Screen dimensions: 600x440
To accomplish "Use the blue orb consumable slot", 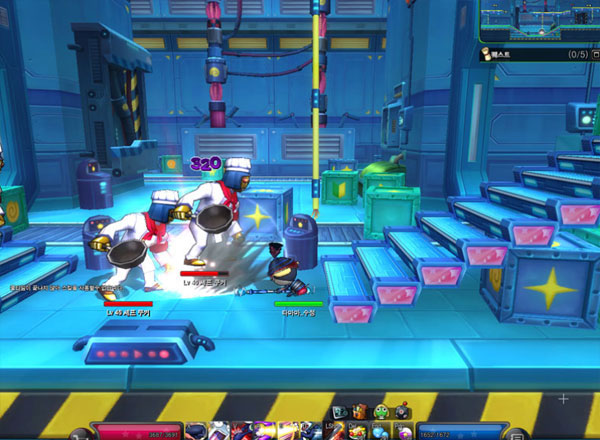I will 376,431.
